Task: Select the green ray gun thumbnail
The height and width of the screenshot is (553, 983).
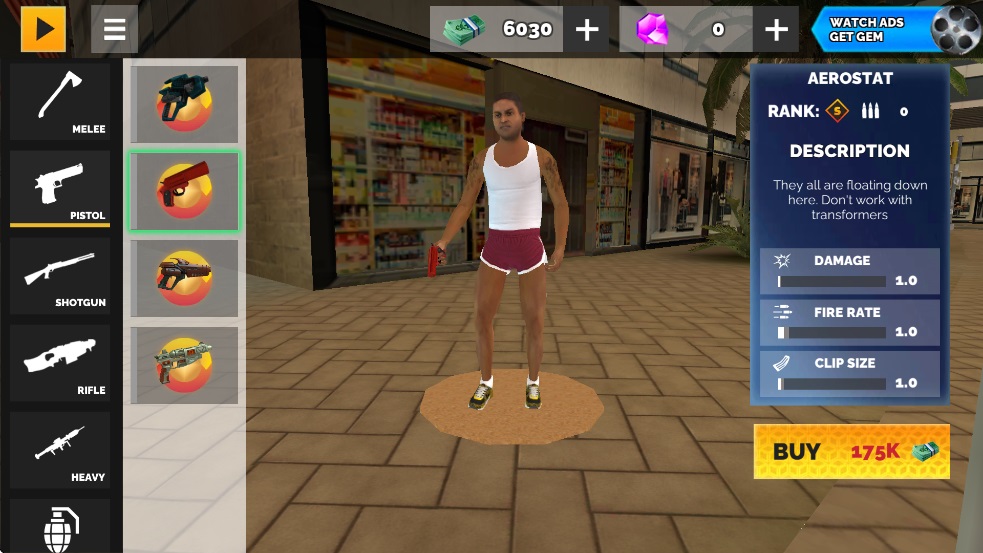Action: tap(184, 365)
